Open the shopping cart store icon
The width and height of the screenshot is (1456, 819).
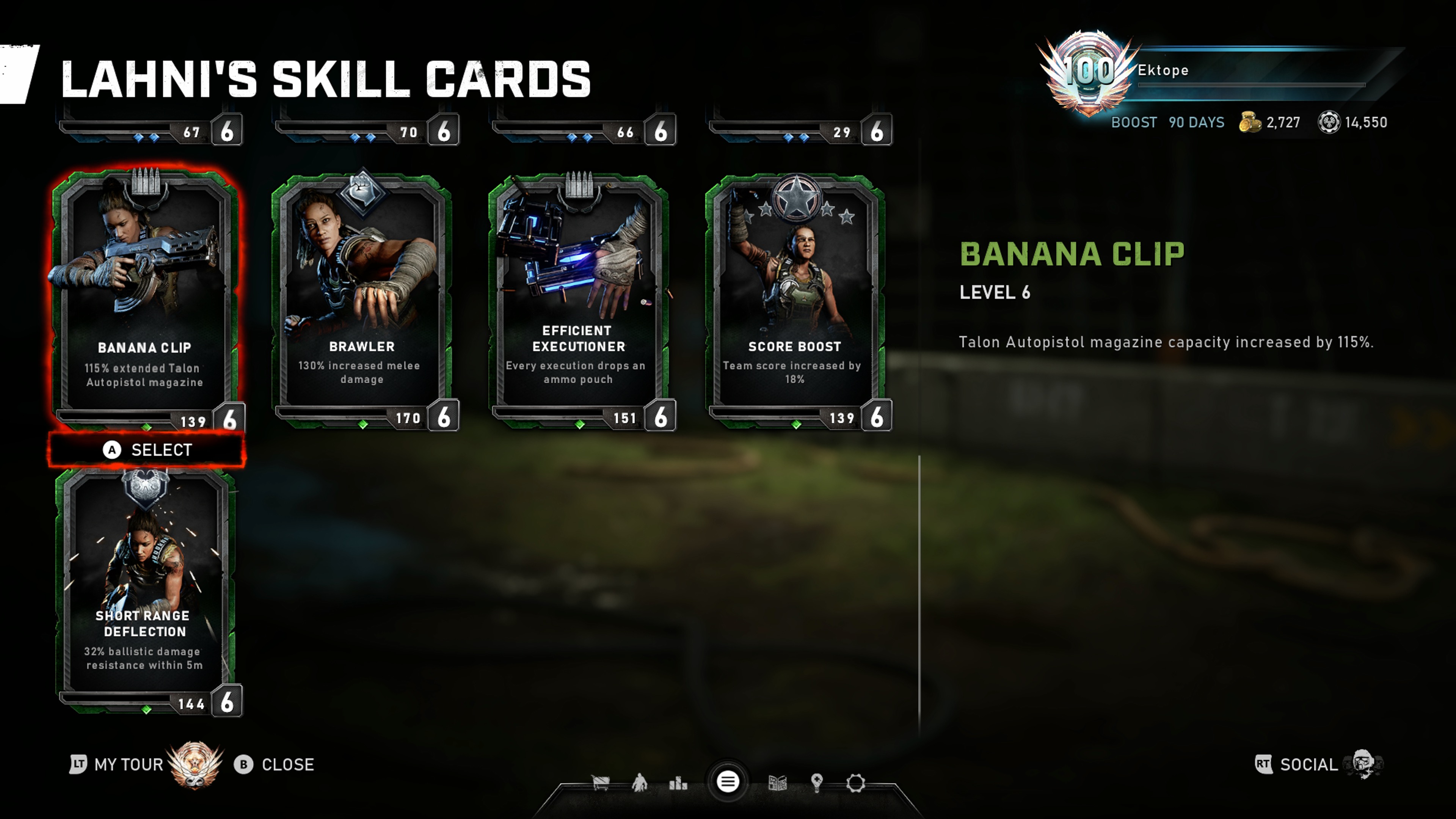600,783
